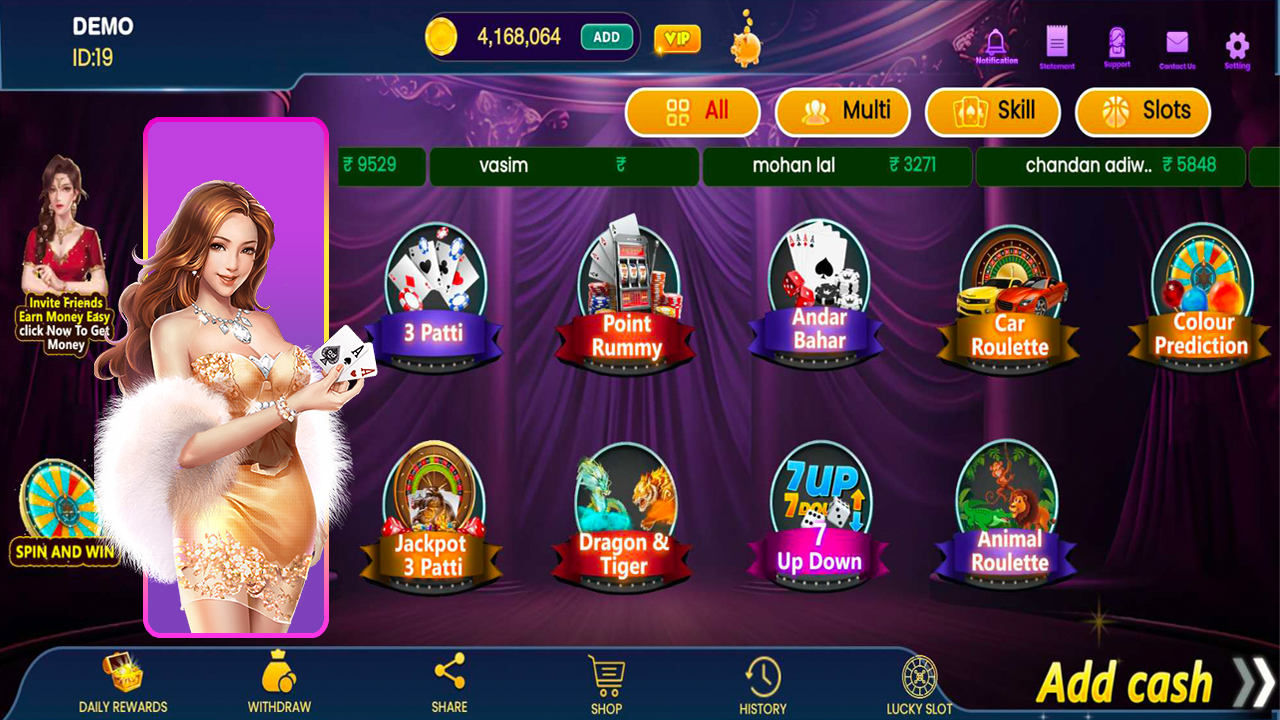
Task: Open the Setting menu
Action: point(1236,40)
